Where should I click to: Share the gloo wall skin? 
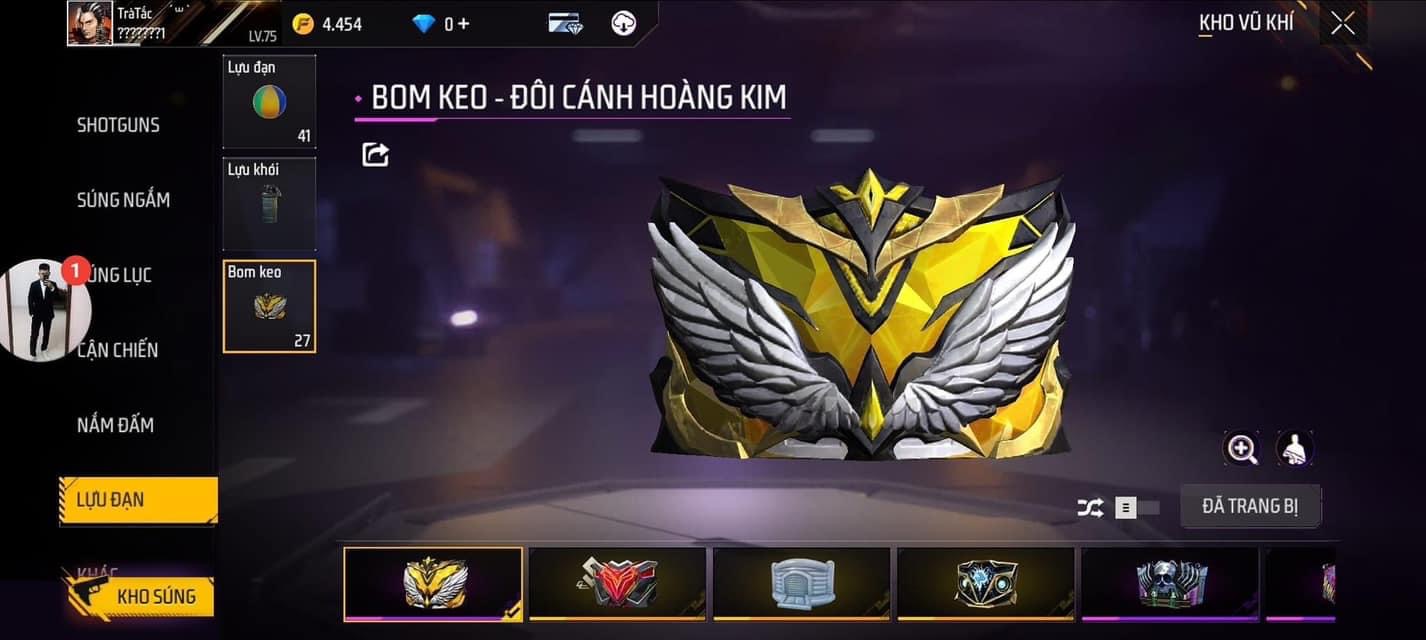pos(375,154)
